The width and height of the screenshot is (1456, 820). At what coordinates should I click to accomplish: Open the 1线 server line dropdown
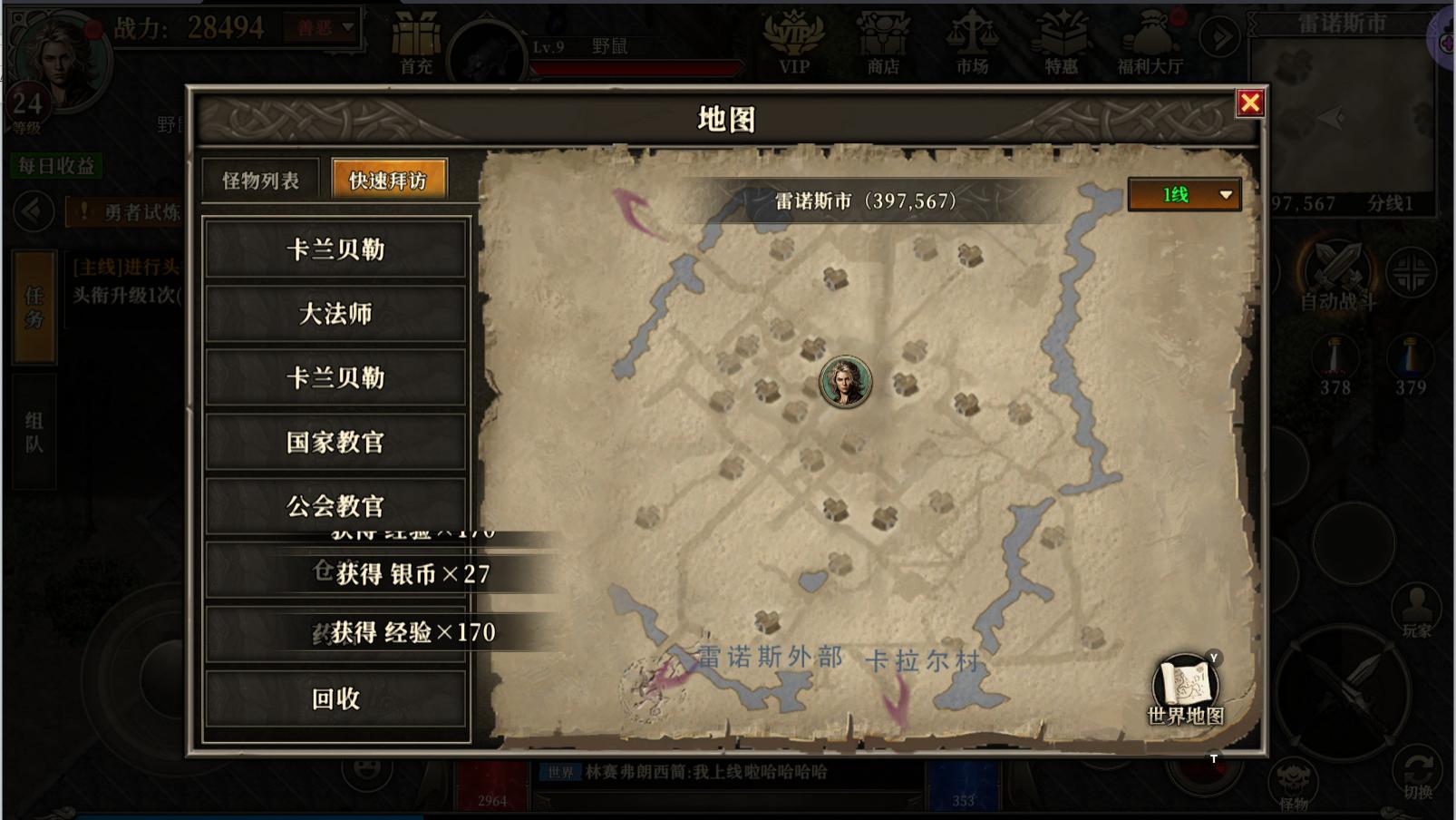click(x=1183, y=193)
